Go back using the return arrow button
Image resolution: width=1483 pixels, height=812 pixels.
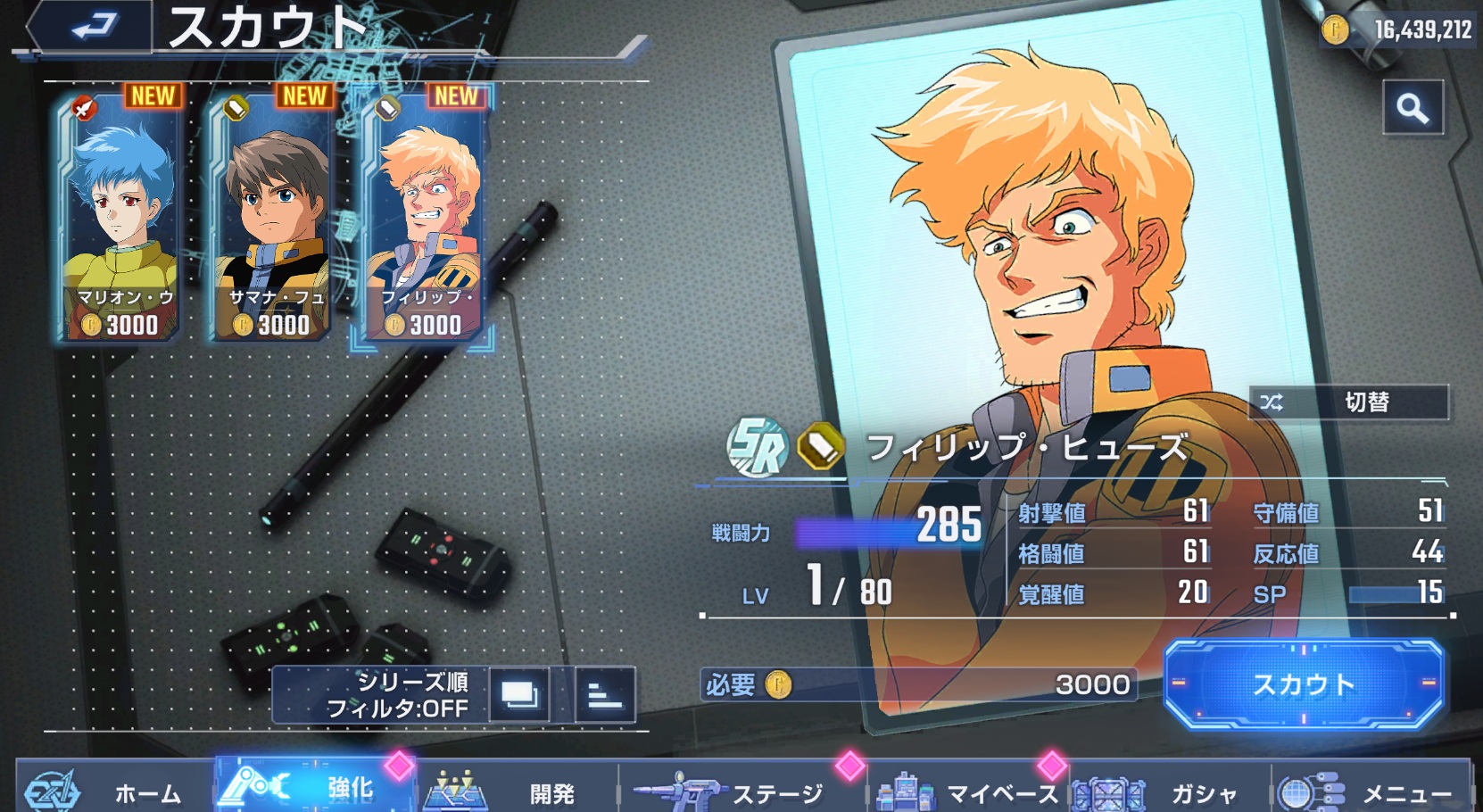(x=91, y=27)
